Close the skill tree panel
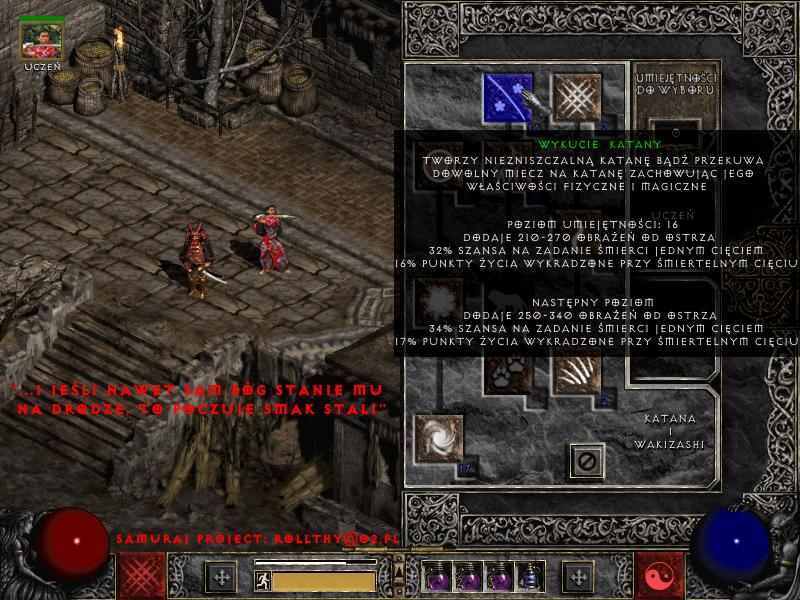800x600 pixels. (x=587, y=461)
